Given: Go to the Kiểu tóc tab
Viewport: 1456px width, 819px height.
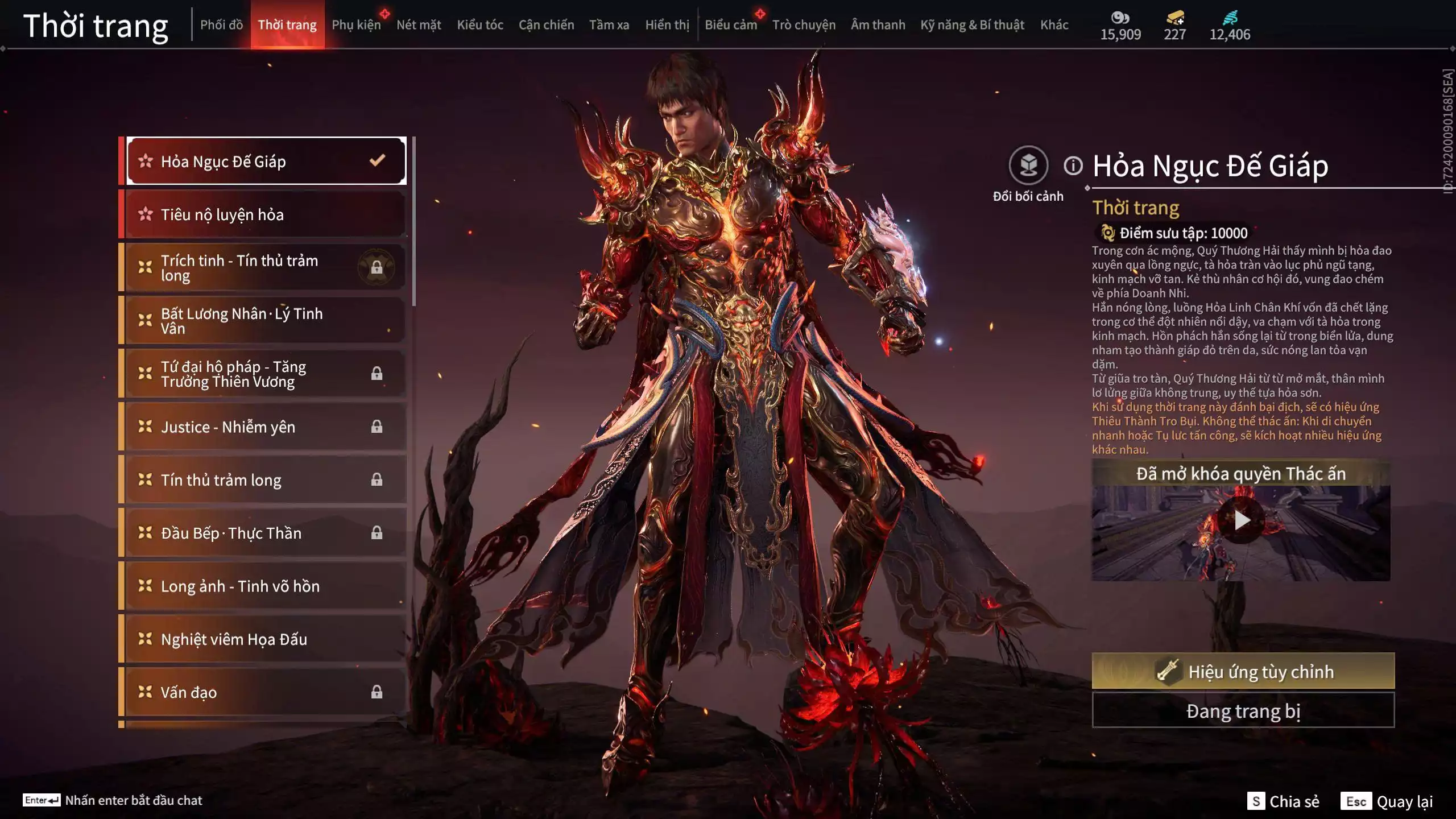Looking at the screenshot, I should pos(480,25).
